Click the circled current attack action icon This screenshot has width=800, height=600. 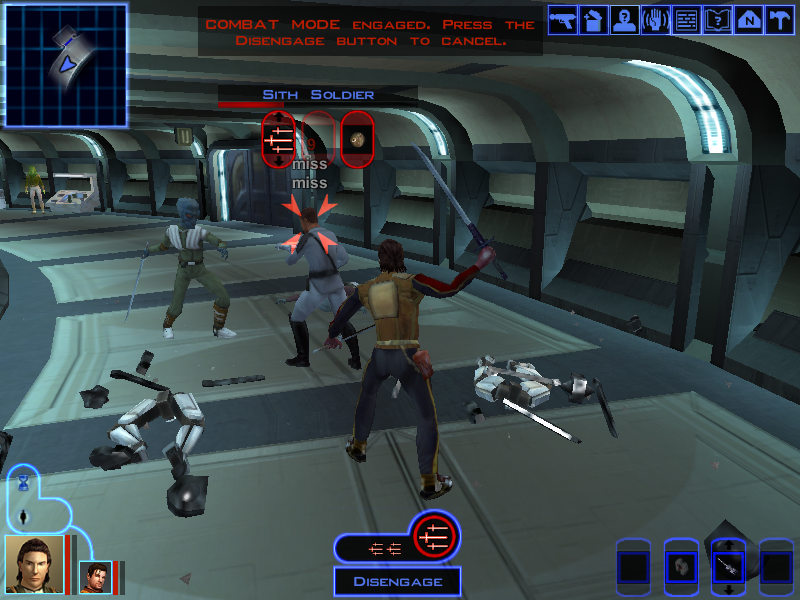[x=435, y=537]
